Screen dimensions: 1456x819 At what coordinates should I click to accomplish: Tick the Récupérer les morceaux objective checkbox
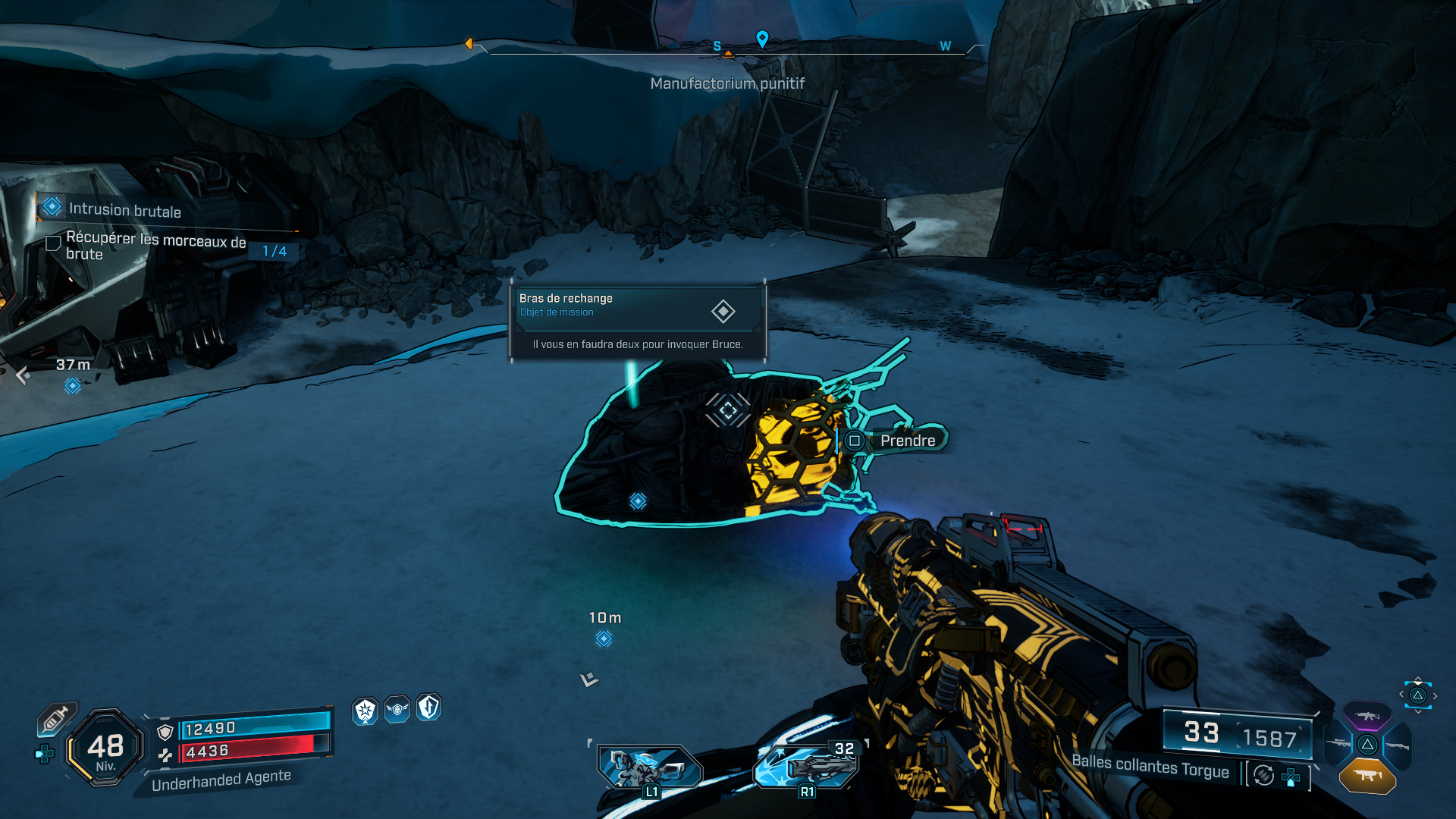54,243
